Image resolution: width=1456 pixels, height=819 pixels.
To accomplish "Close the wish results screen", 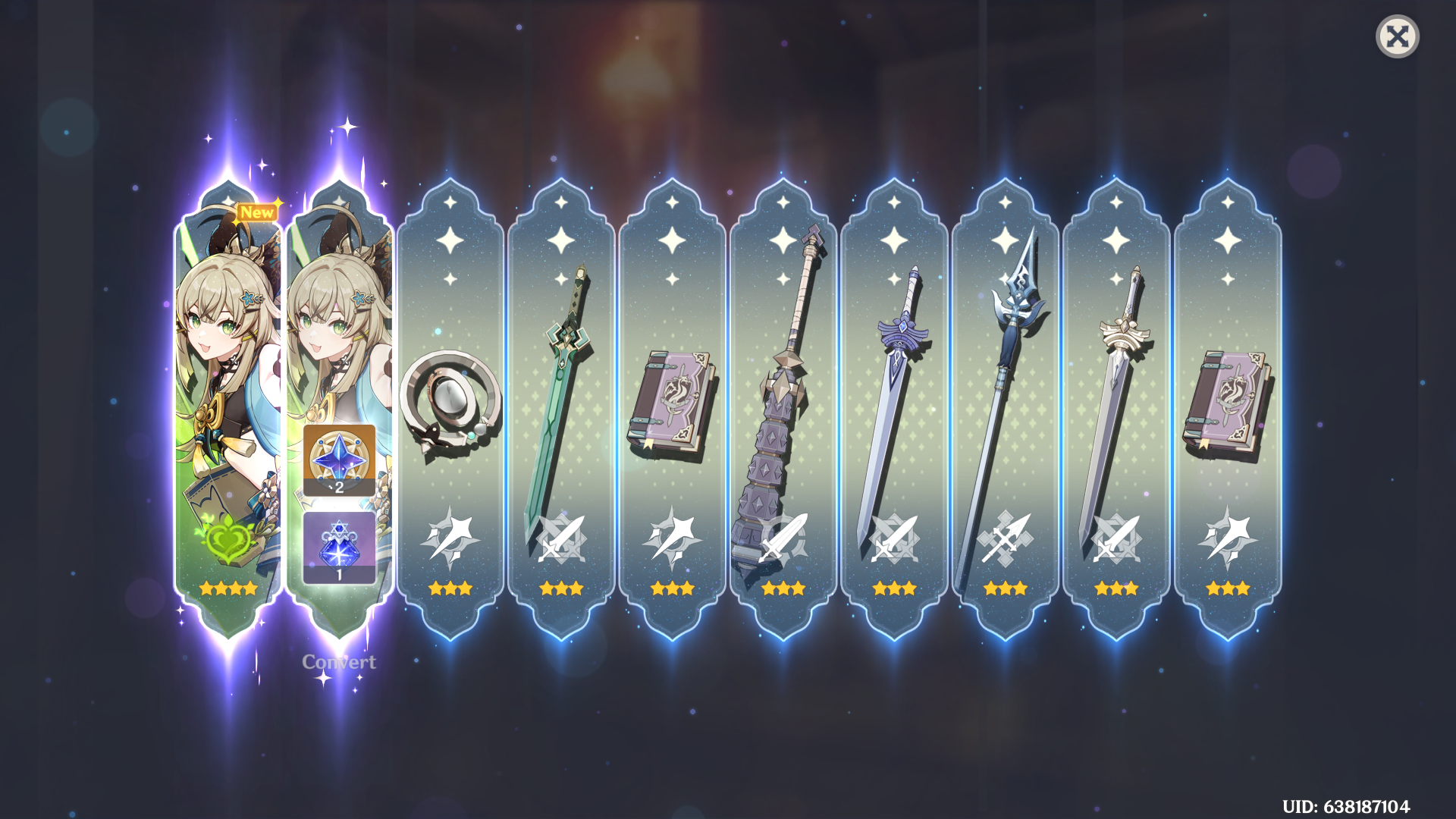I will coord(1398,36).
